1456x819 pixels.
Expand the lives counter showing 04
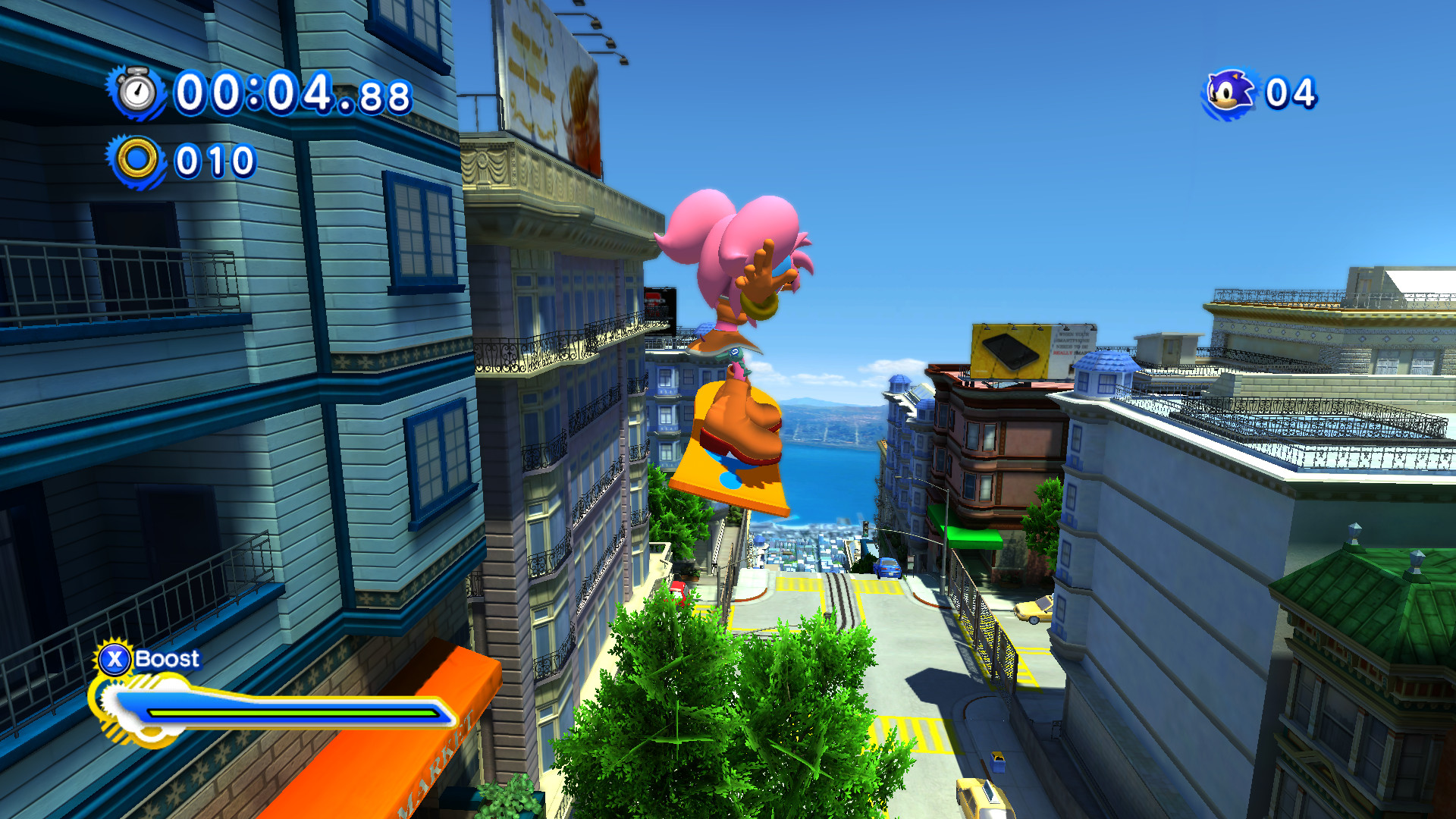(x=1293, y=91)
